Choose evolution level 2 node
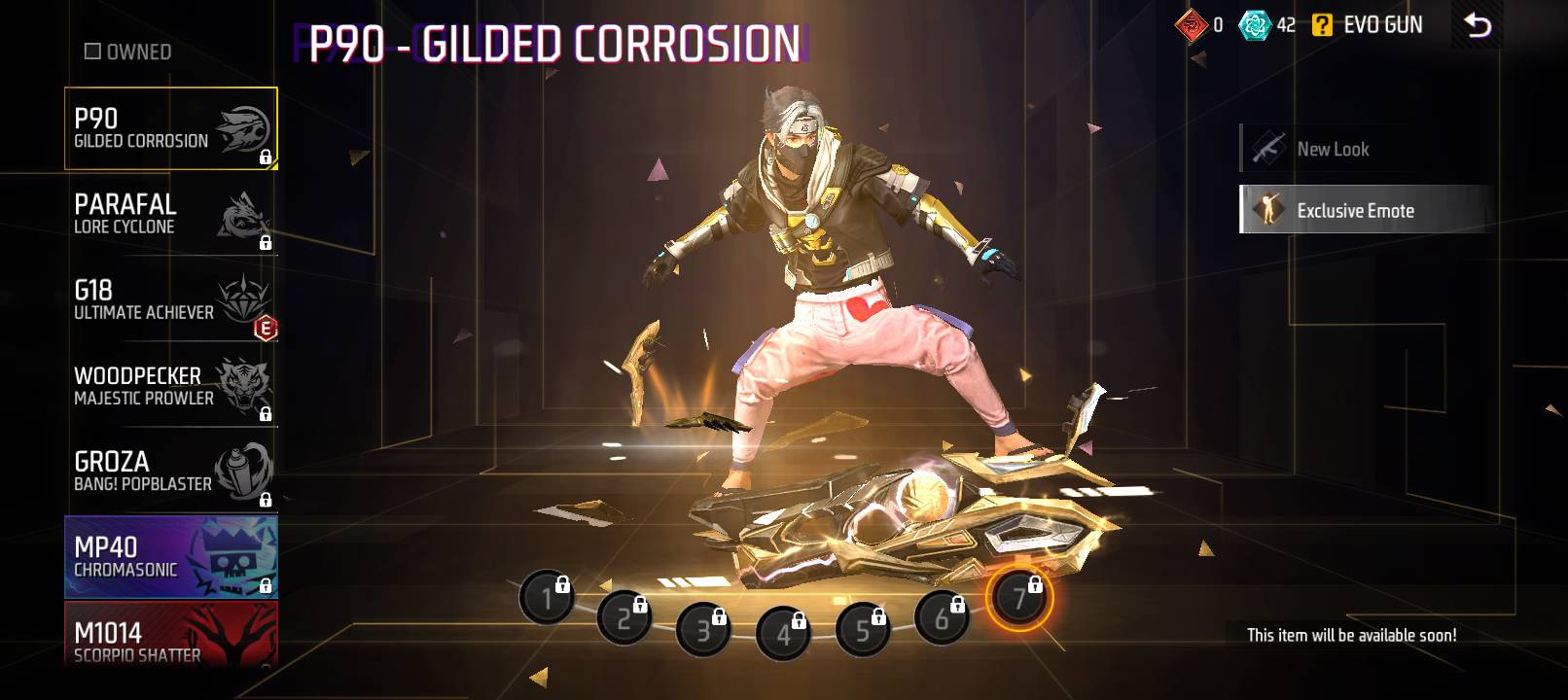Screen dimensions: 1568x700 [x=624, y=617]
